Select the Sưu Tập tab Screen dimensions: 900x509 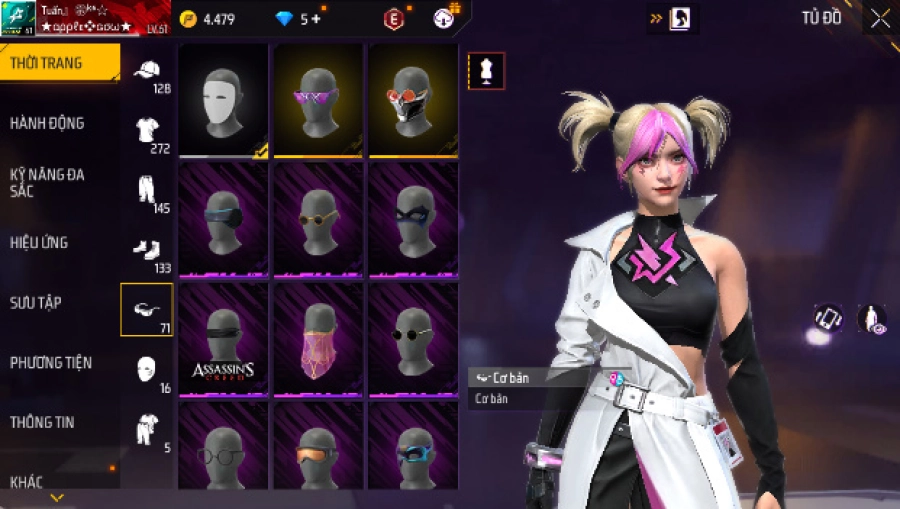36,302
